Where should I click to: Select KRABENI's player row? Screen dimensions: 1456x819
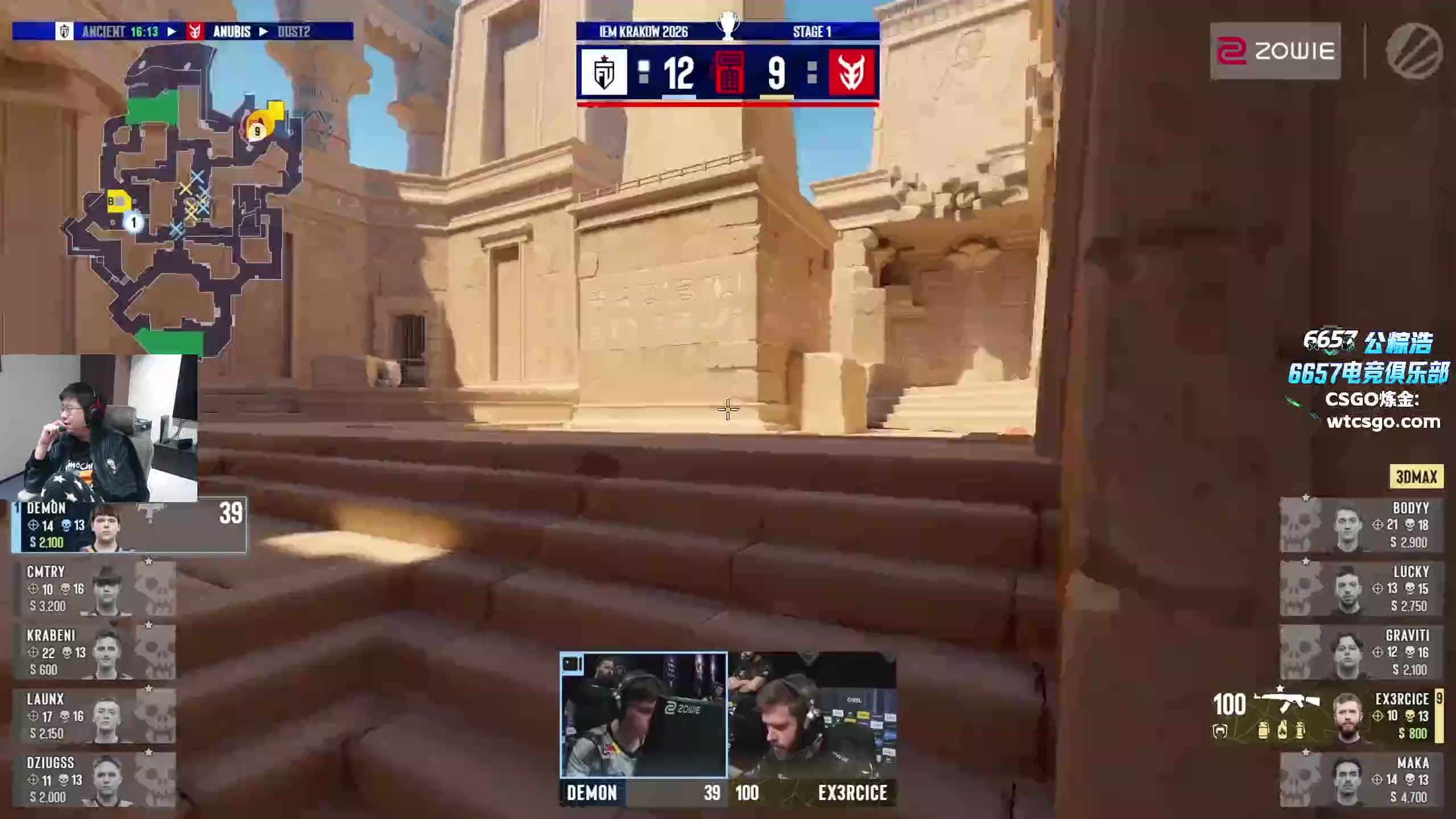(x=94, y=652)
